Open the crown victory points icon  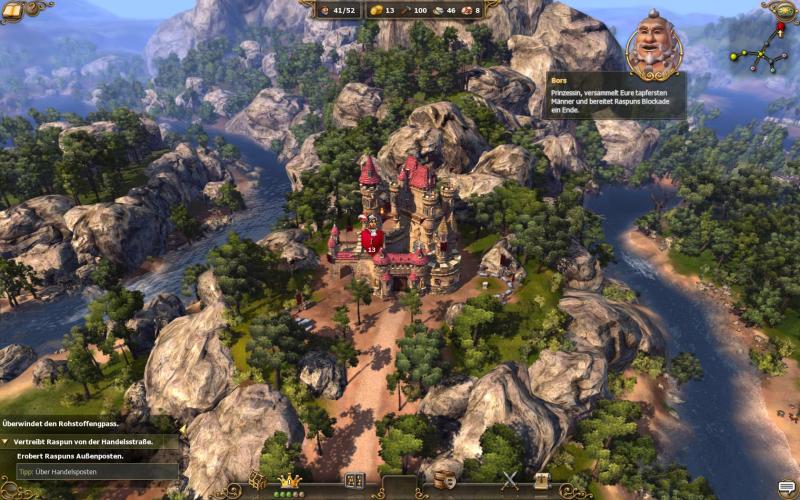point(290,481)
